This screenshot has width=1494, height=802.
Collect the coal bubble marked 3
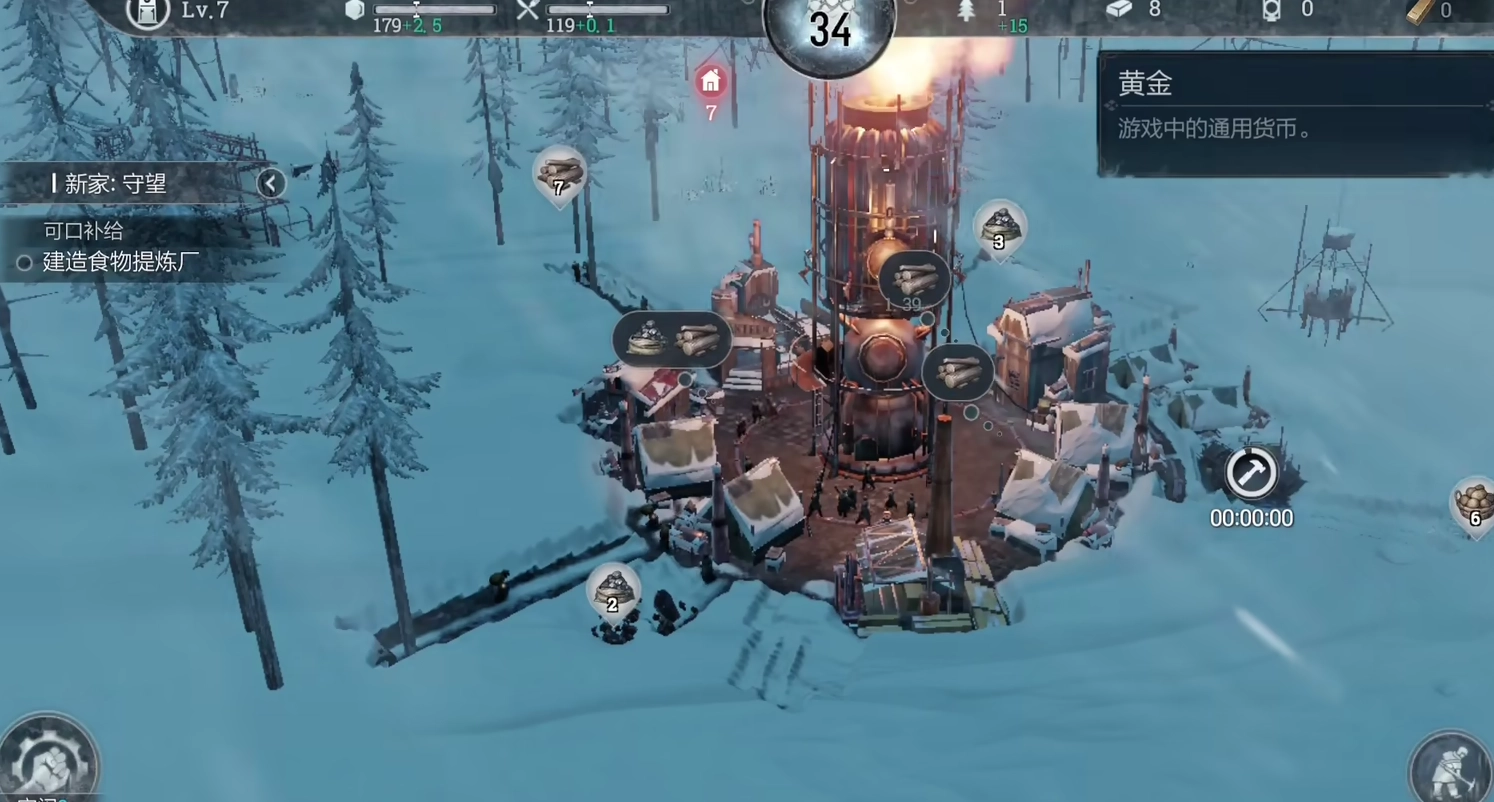coord(999,230)
